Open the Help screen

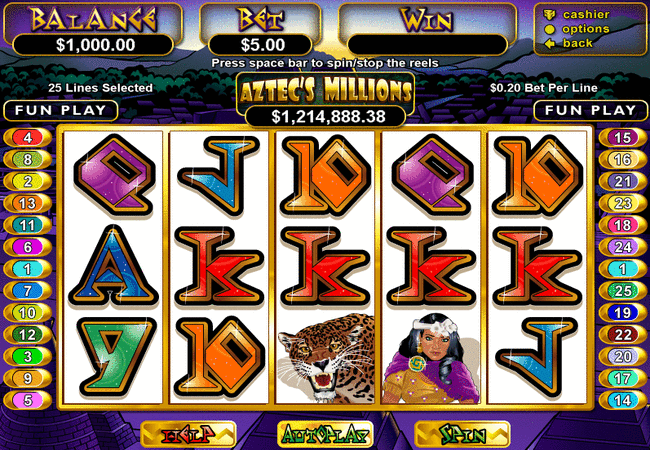click(188, 434)
